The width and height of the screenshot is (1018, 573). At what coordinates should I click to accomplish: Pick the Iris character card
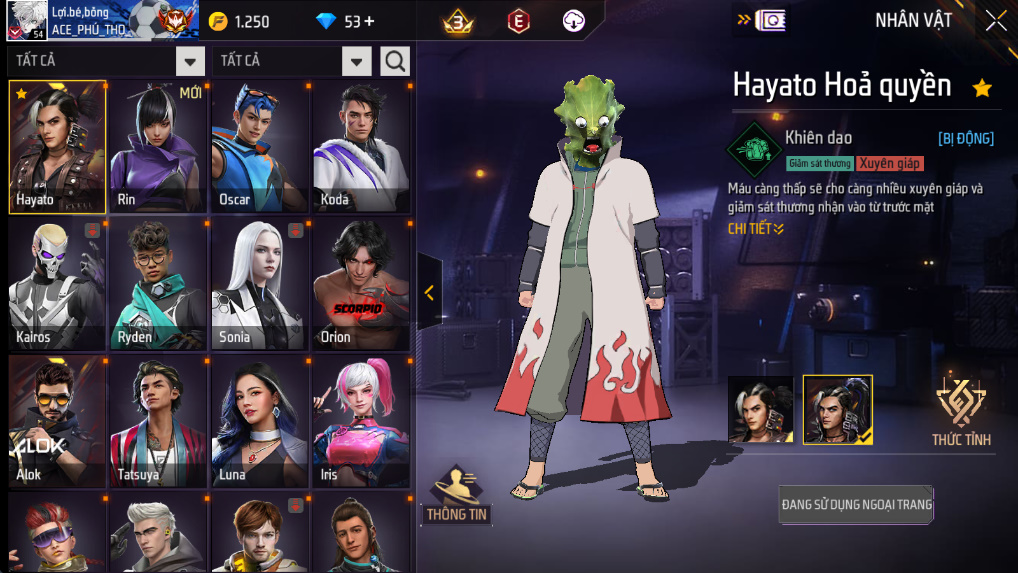click(361, 422)
